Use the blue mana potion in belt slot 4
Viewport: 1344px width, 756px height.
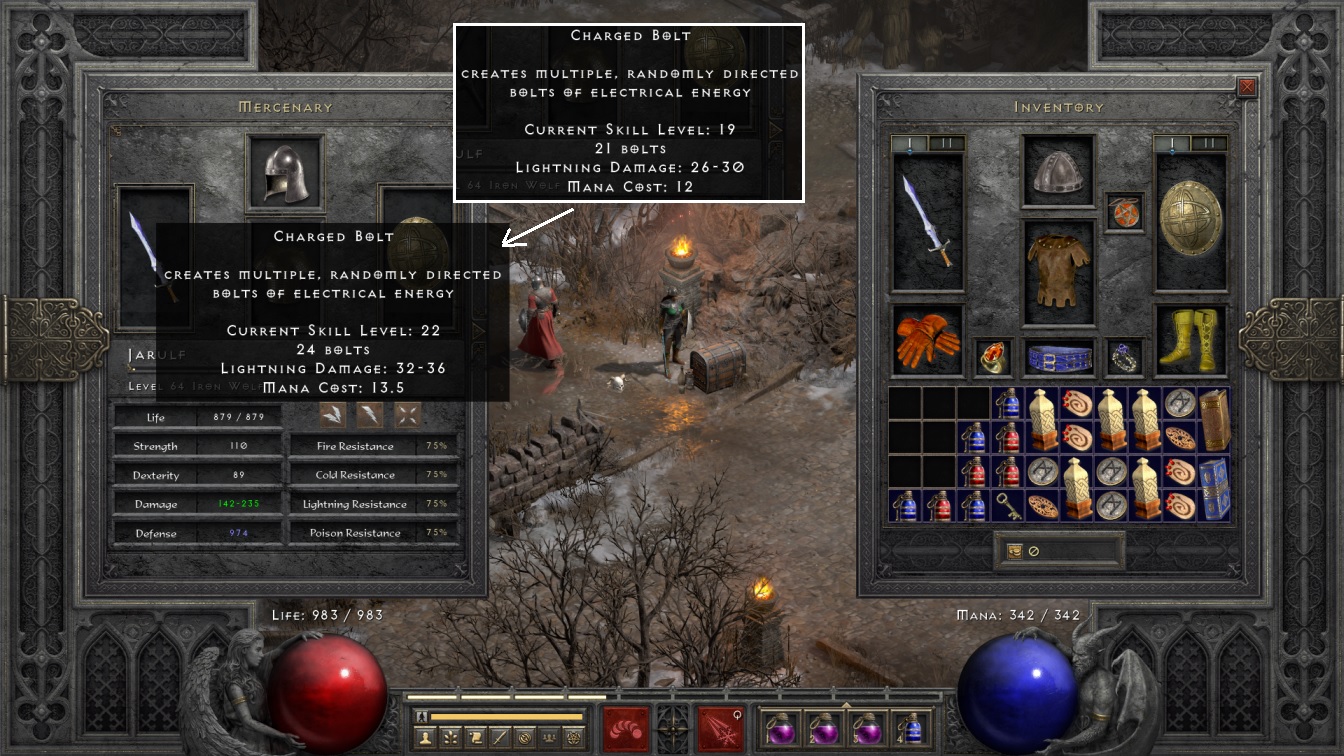(911, 728)
